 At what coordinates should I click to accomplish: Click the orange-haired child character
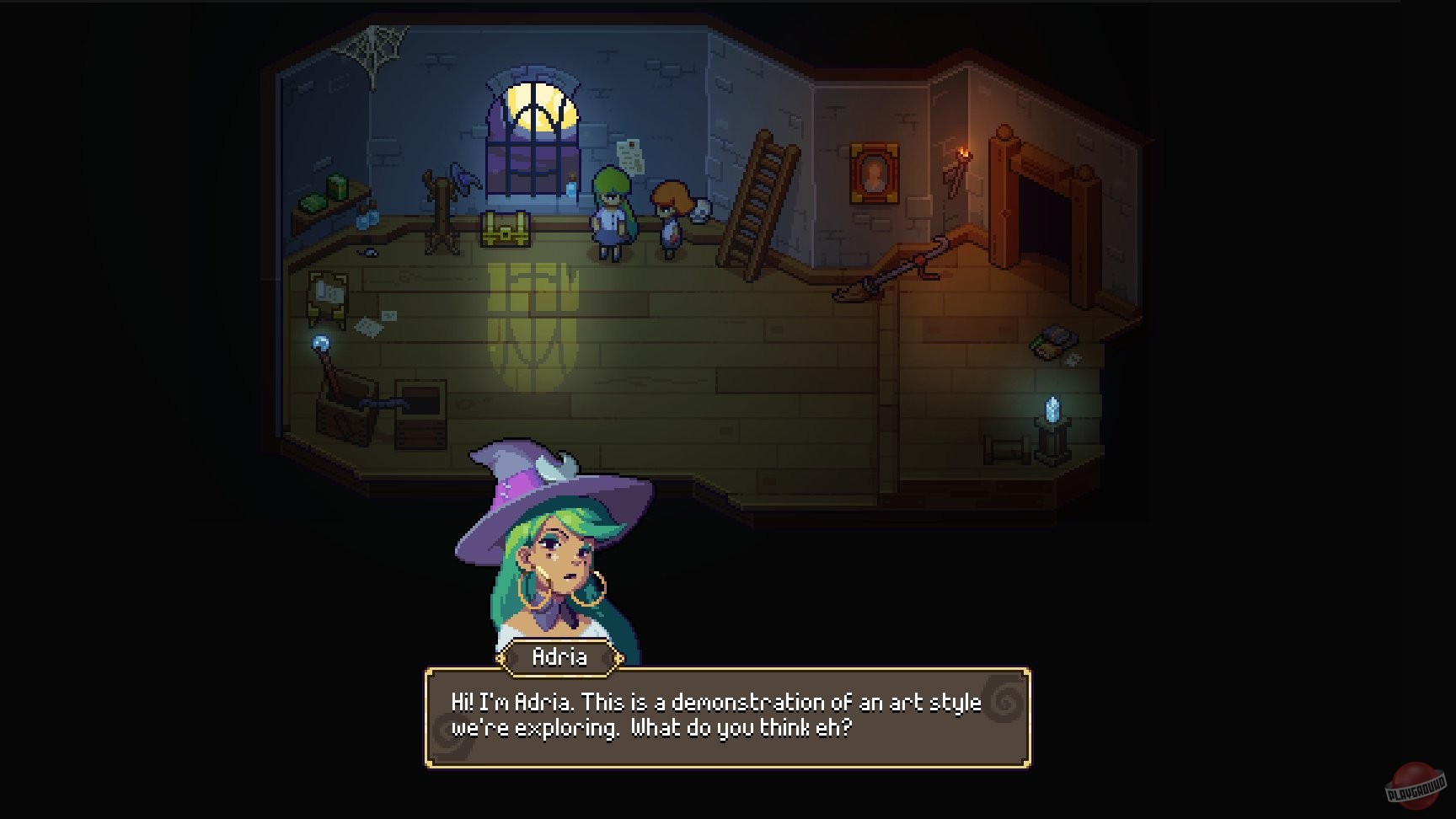click(x=672, y=211)
